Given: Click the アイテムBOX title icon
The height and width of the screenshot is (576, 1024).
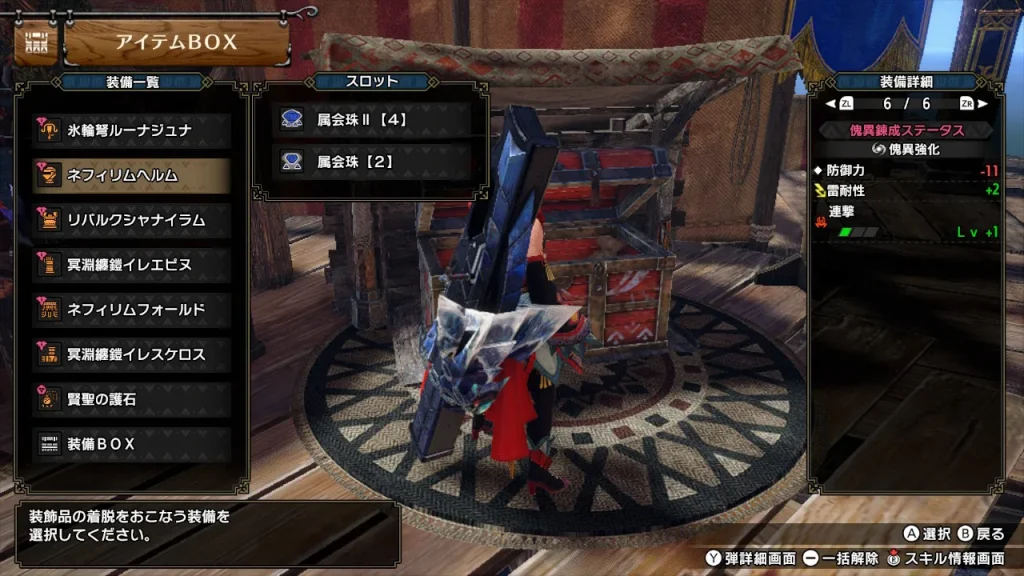Looking at the screenshot, I should click(35, 43).
